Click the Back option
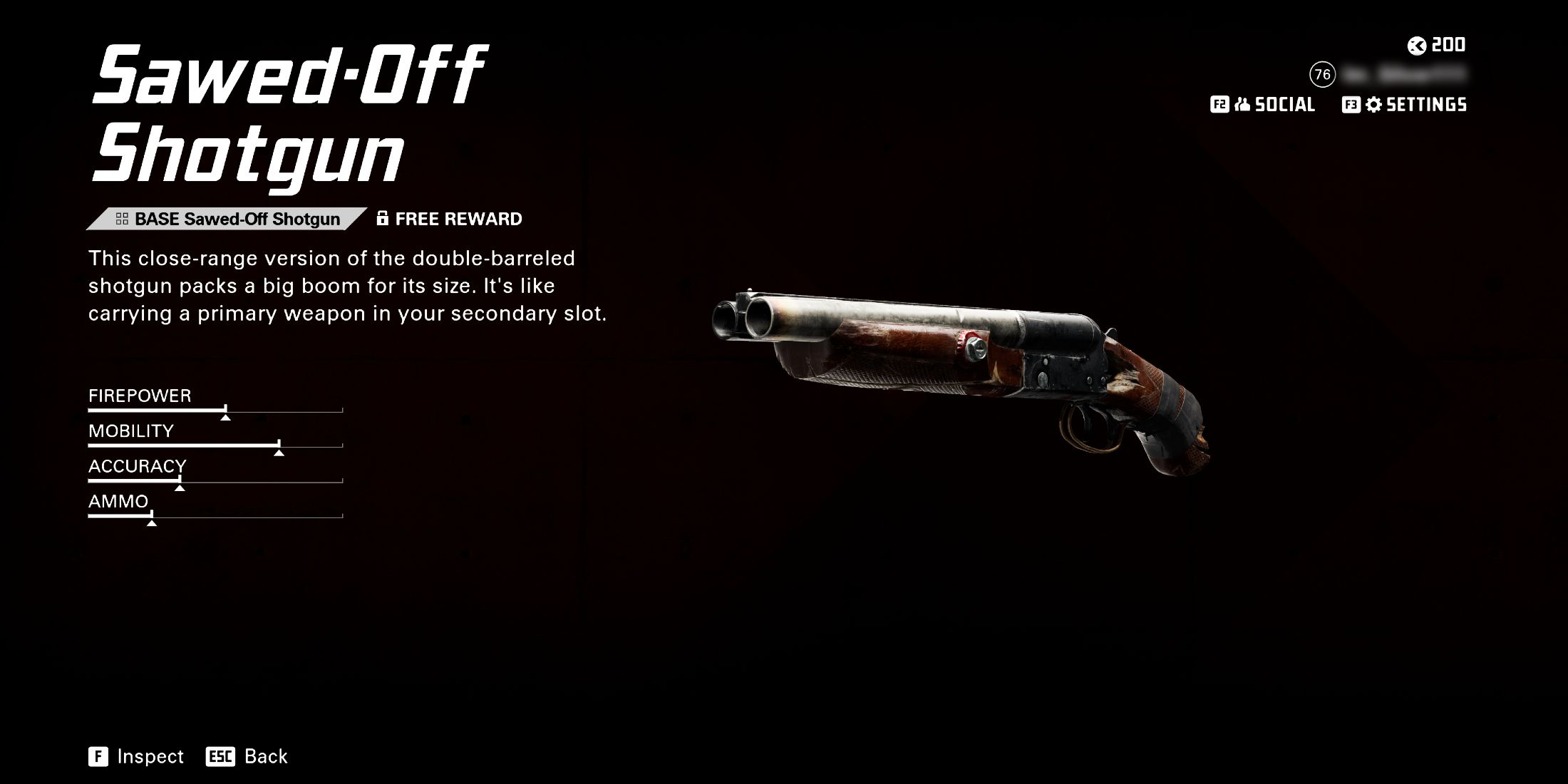1568x784 pixels. (265, 756)
